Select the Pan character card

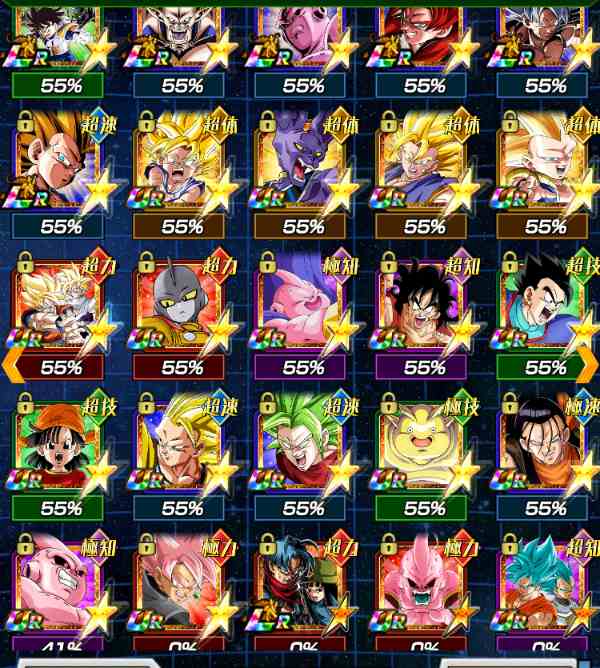point(60,447)
